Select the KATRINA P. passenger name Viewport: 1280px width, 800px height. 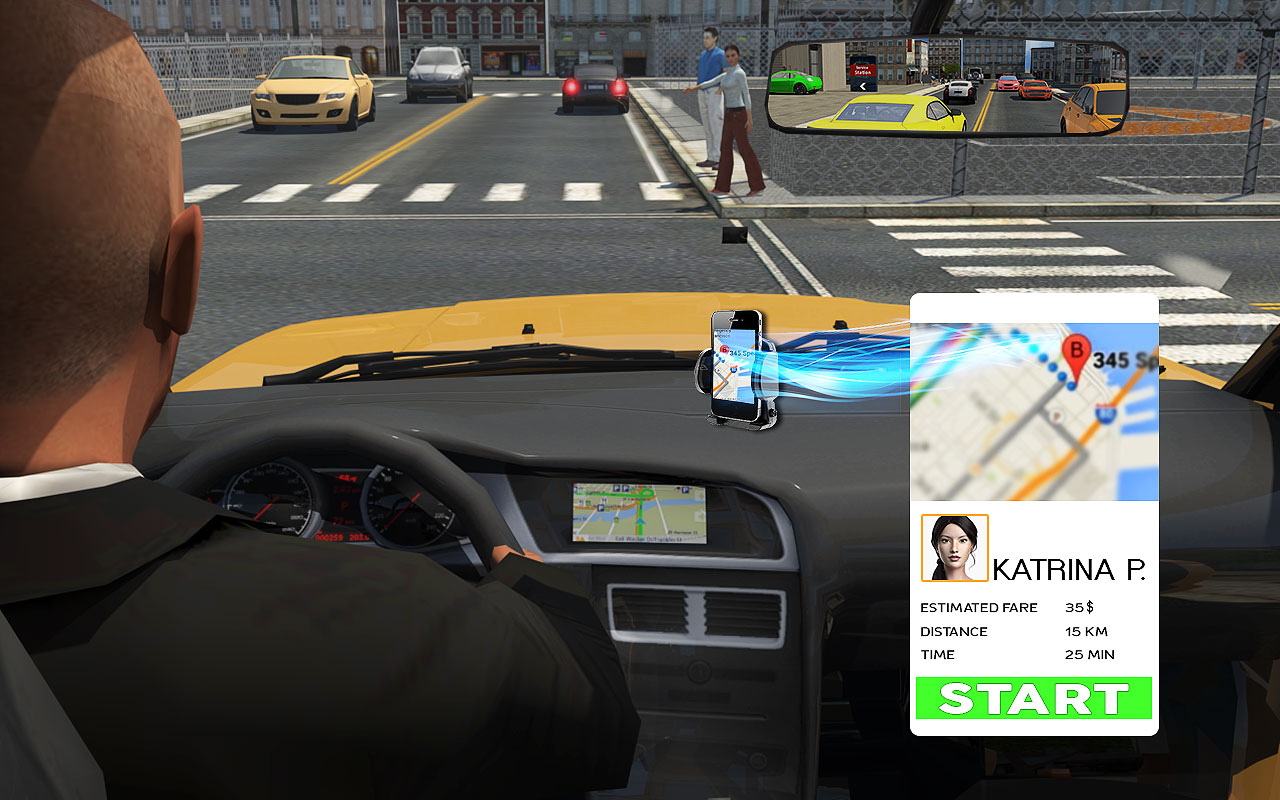(x=1070, y=568)
